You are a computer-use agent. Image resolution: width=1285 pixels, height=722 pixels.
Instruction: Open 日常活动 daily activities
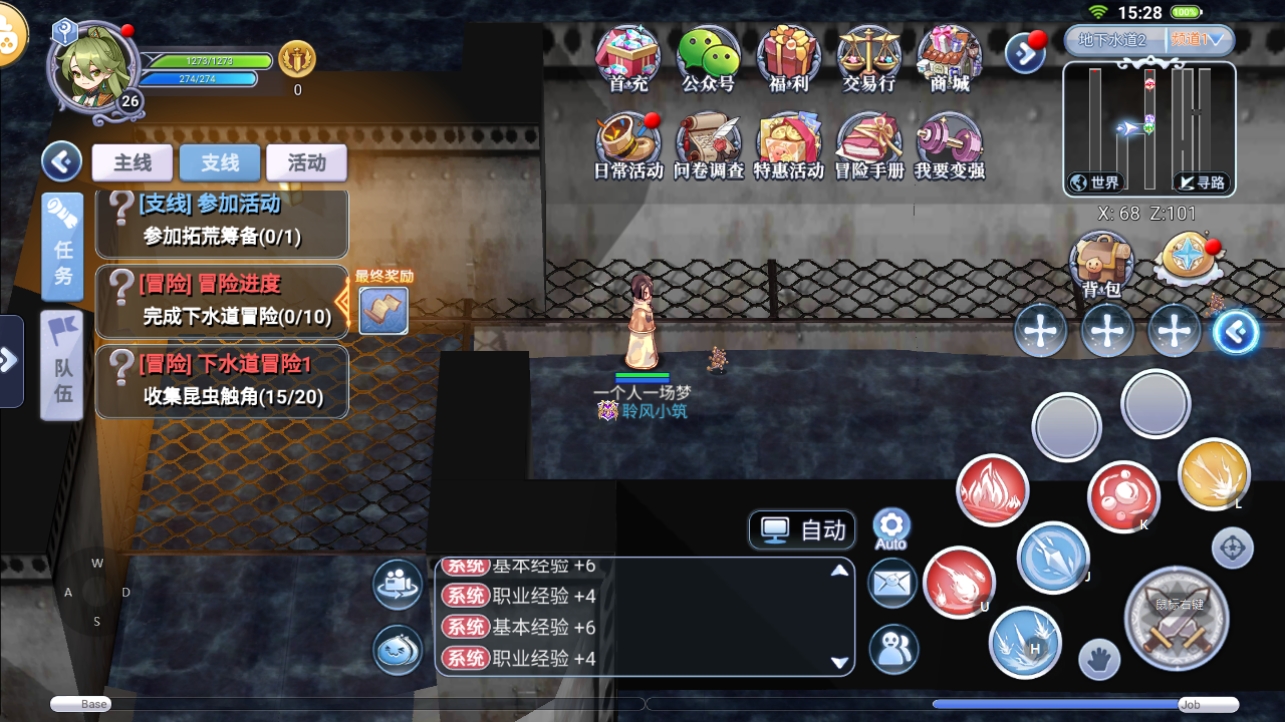pyautogui.click(x=628, y=145)
